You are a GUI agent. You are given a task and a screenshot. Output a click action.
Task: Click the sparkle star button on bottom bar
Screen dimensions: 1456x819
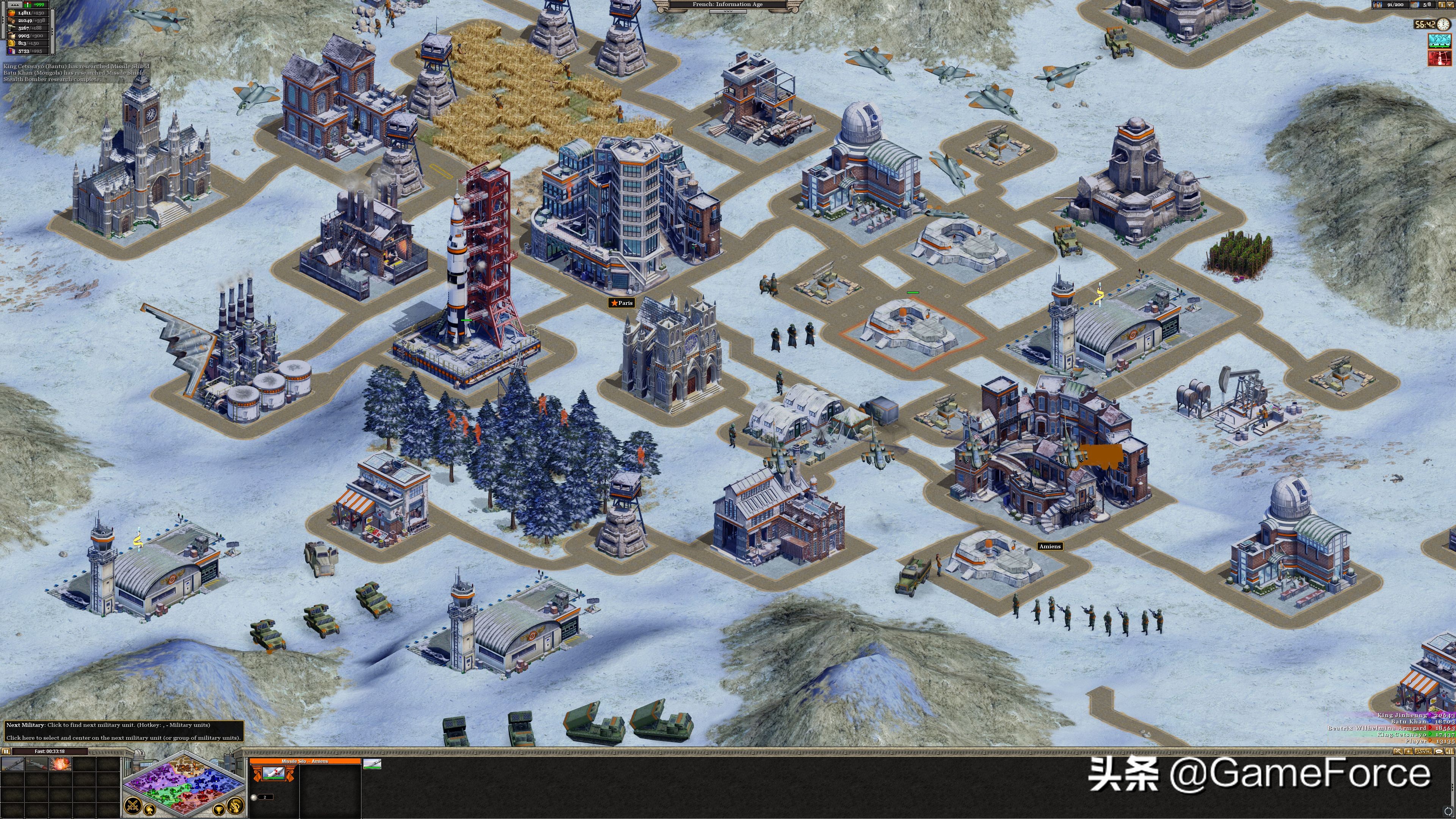1408,751
